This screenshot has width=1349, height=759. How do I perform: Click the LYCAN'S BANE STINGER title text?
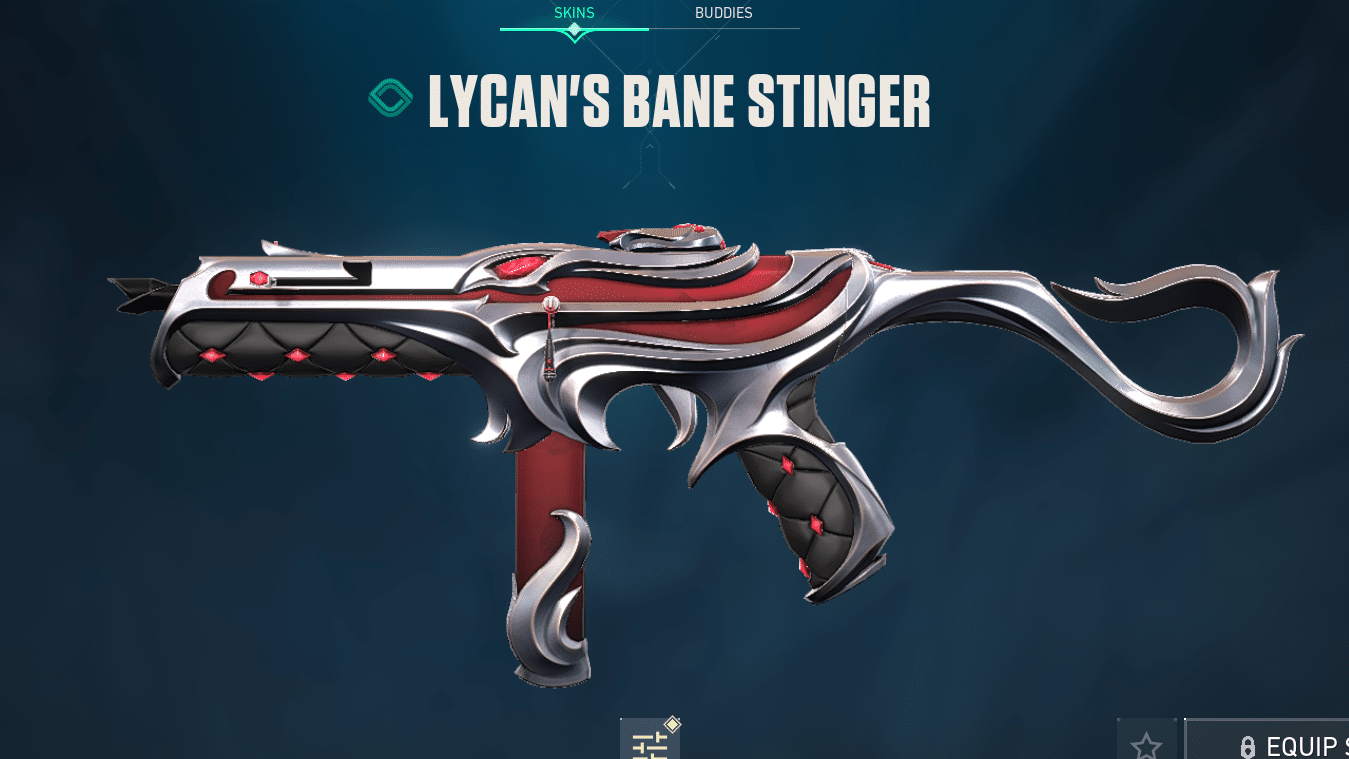pyautogui.click(x=677, y=101)
